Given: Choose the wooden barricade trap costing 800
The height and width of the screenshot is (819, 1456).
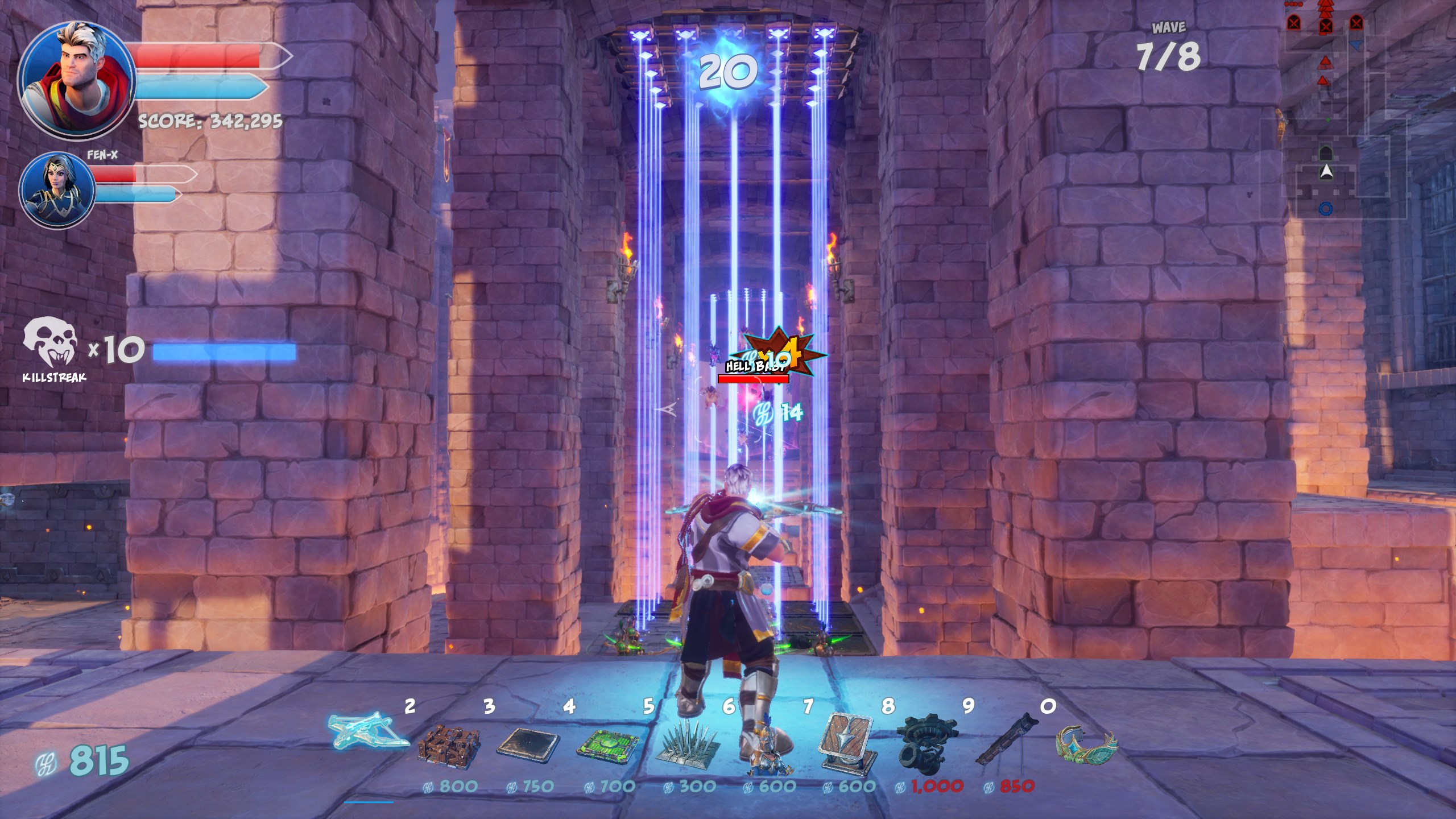Looking at the screenshot, I should (x=449, y=744).
